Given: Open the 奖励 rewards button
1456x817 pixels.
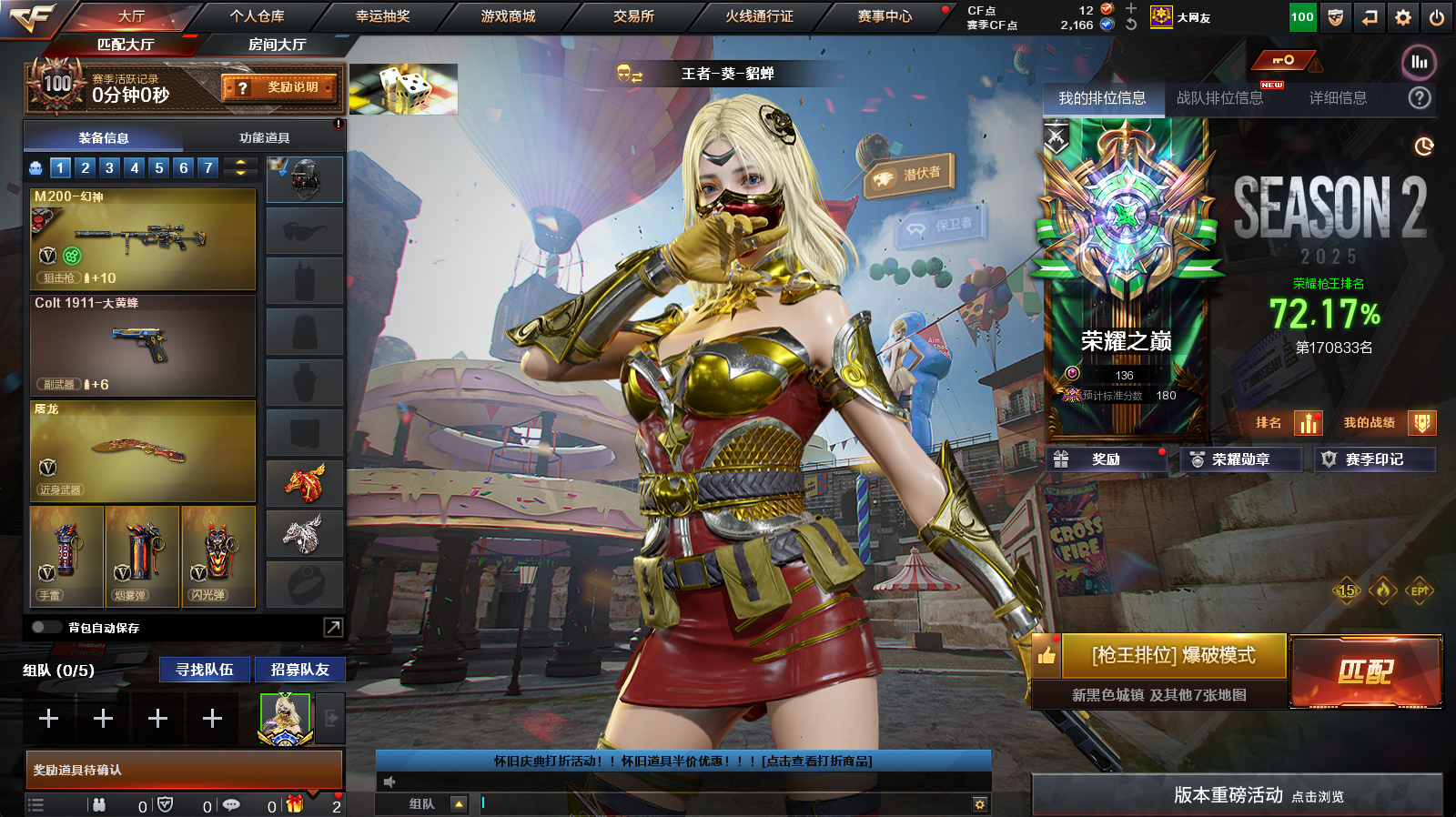Looking at the screenshot, I should coord(1106,459).
